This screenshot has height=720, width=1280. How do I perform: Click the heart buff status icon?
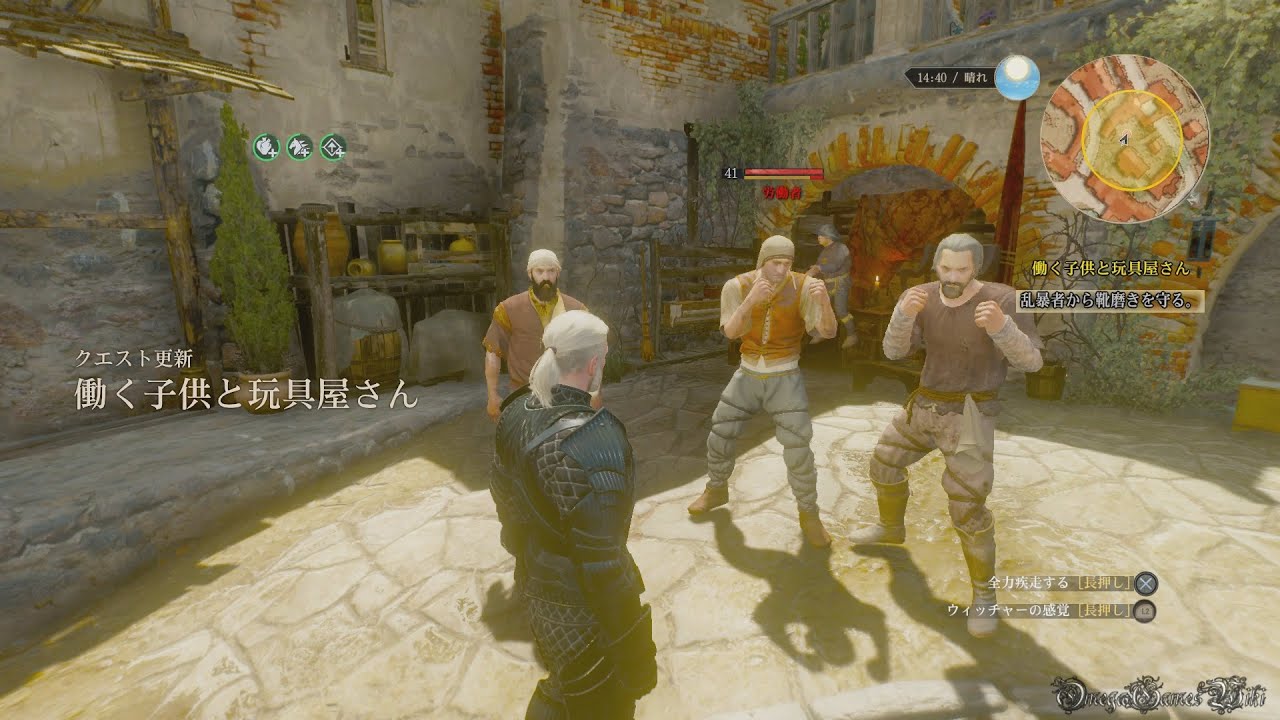tap(265, 147)
